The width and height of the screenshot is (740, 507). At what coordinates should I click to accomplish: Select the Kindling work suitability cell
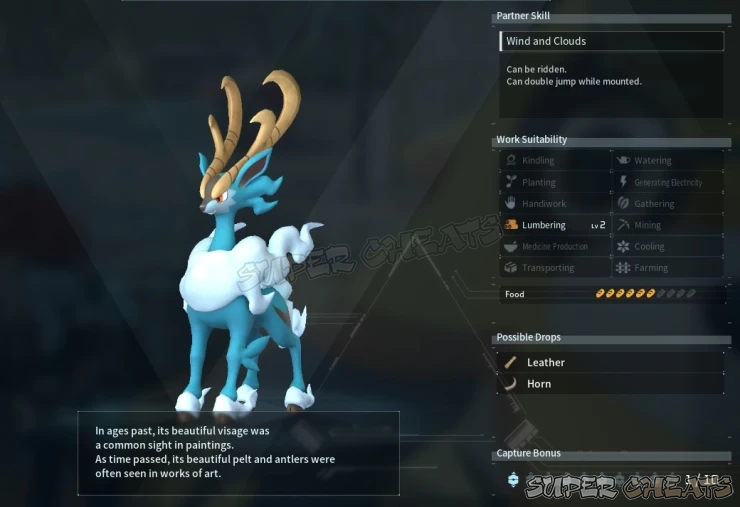555,160
